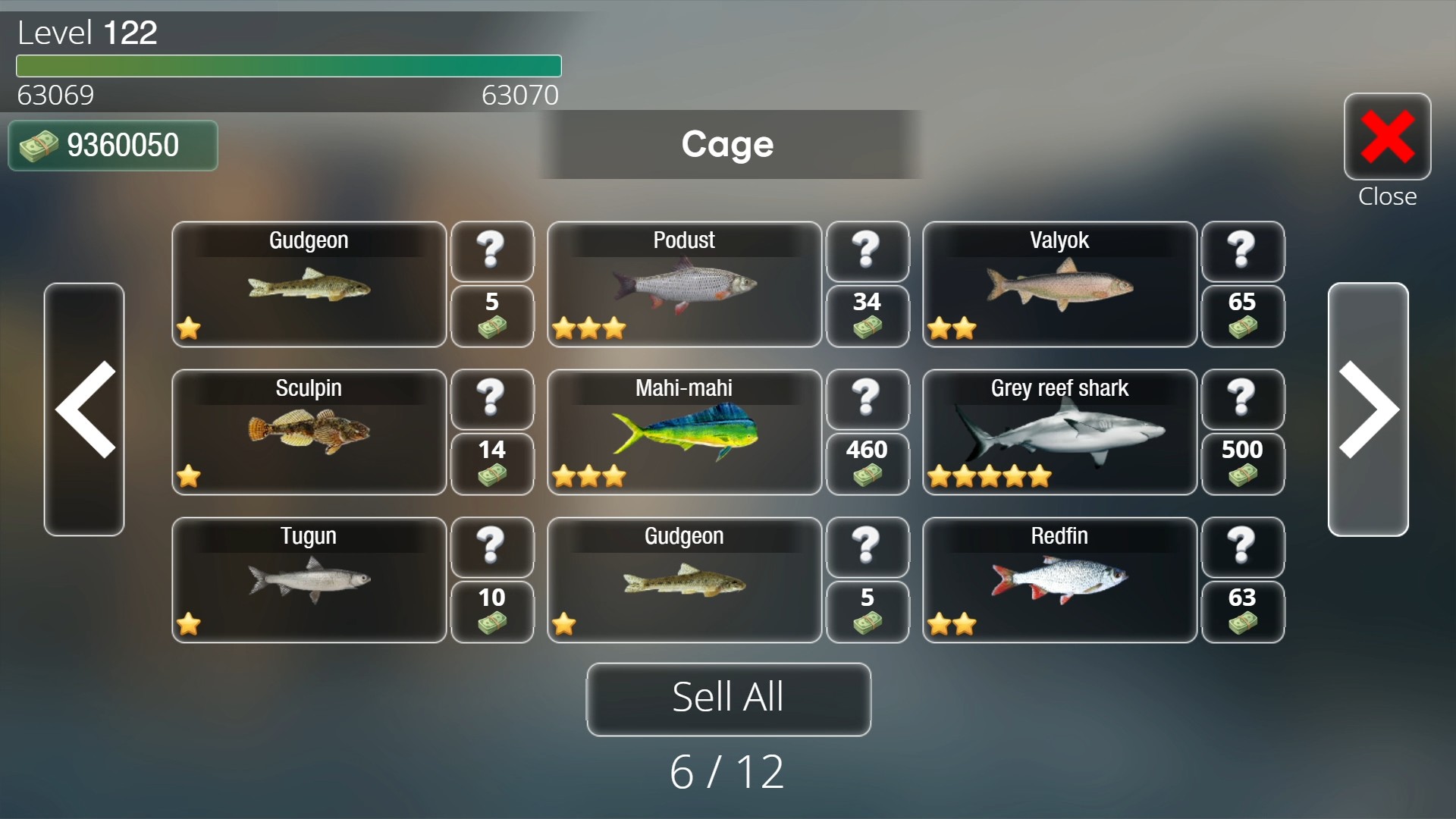Click the Cage title header
This screenshot has width=1456, height=819.
(727, 144)
